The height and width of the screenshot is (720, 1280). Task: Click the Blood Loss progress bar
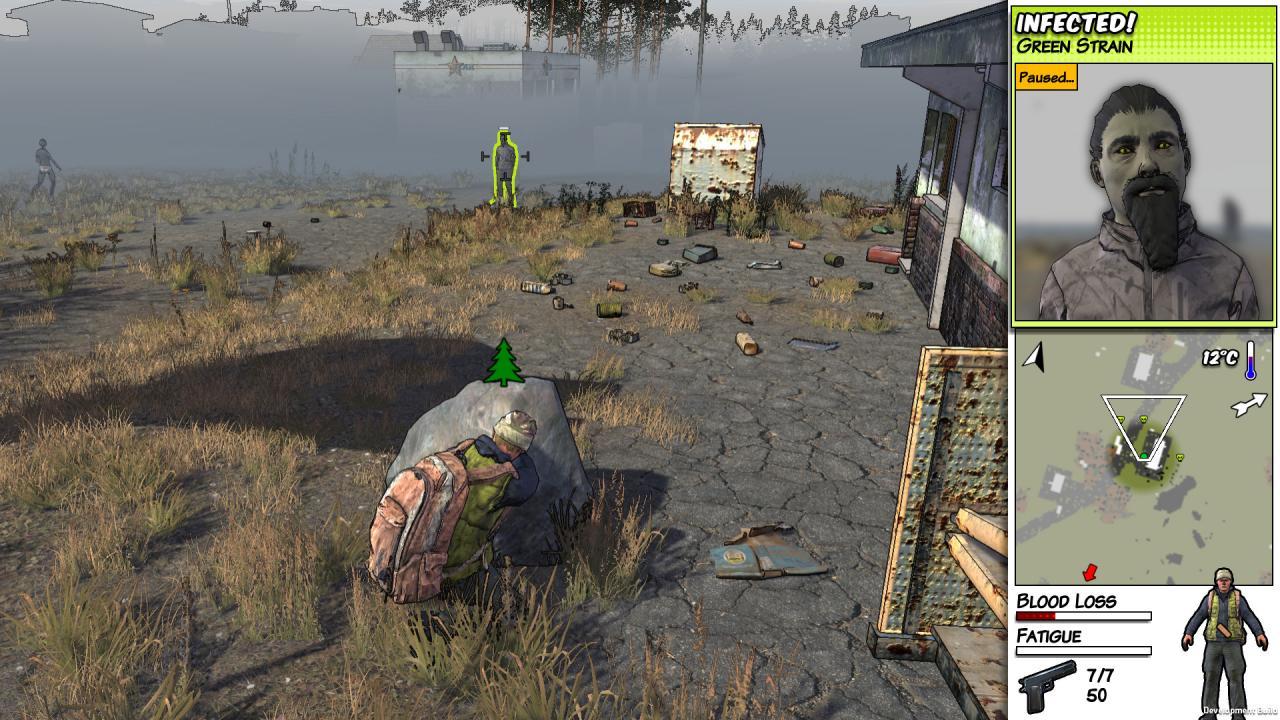pos(1085,617)
